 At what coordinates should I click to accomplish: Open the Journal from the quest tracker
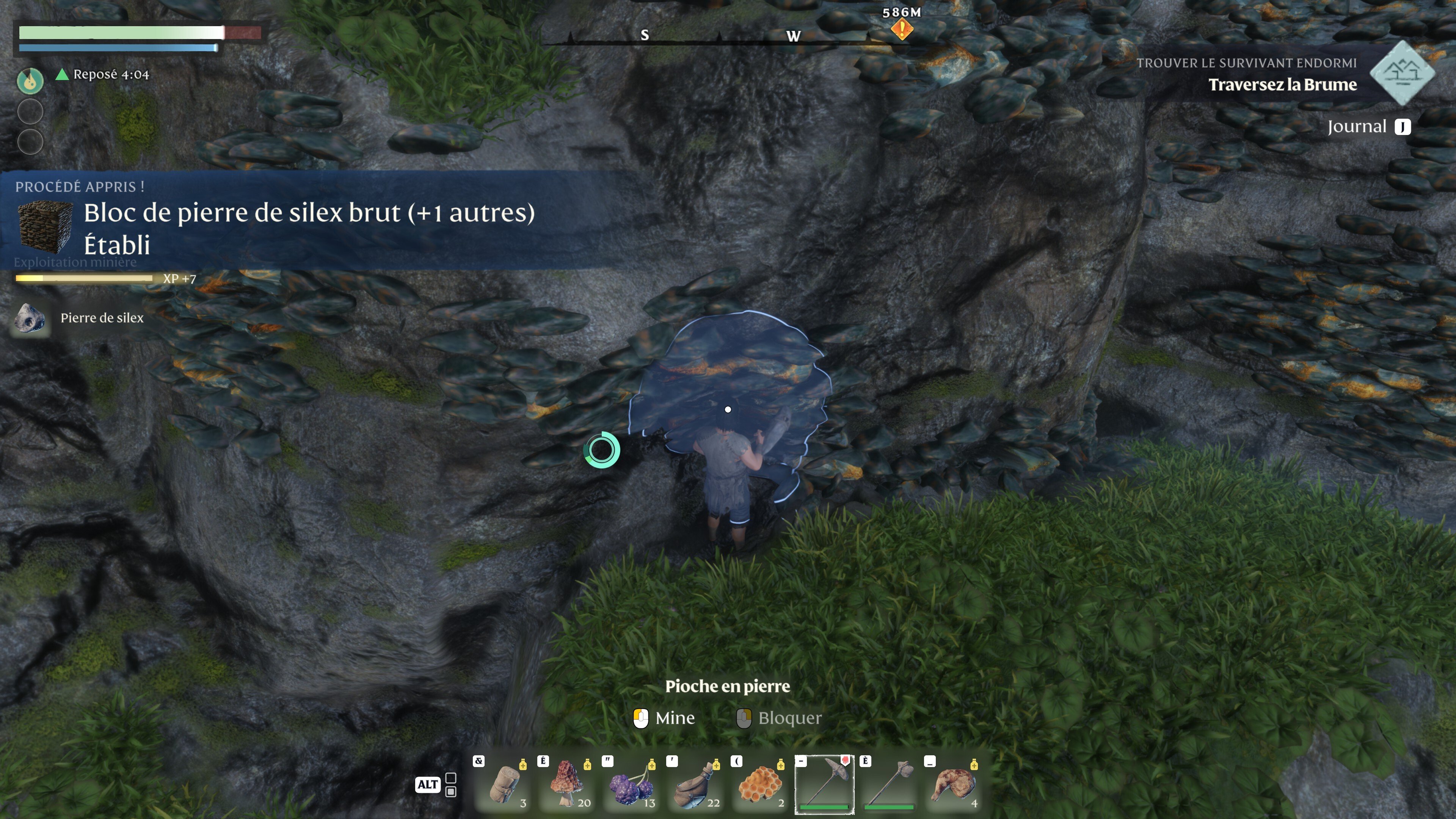tap(1368, 127)
